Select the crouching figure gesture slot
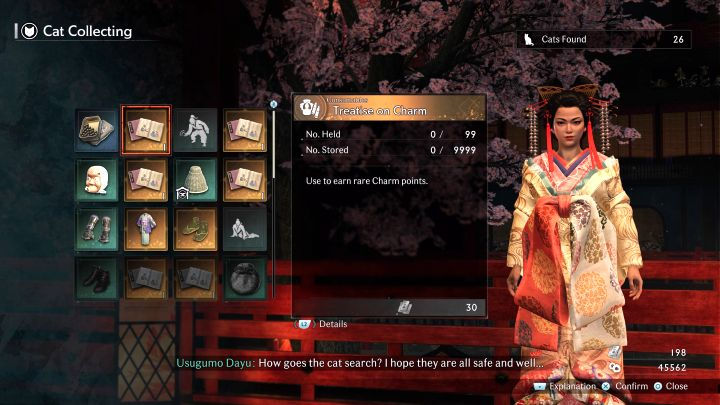Viewport: 720px width, 405px height. pyautogui.click(x=196, y=129)
